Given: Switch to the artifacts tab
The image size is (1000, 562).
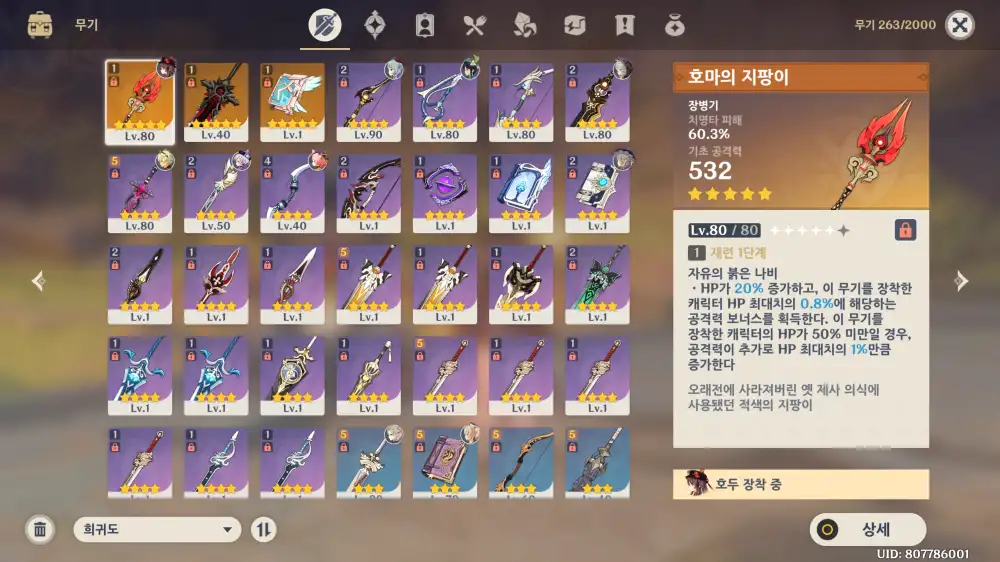Looking at the screenshot, I should [375, 25].
